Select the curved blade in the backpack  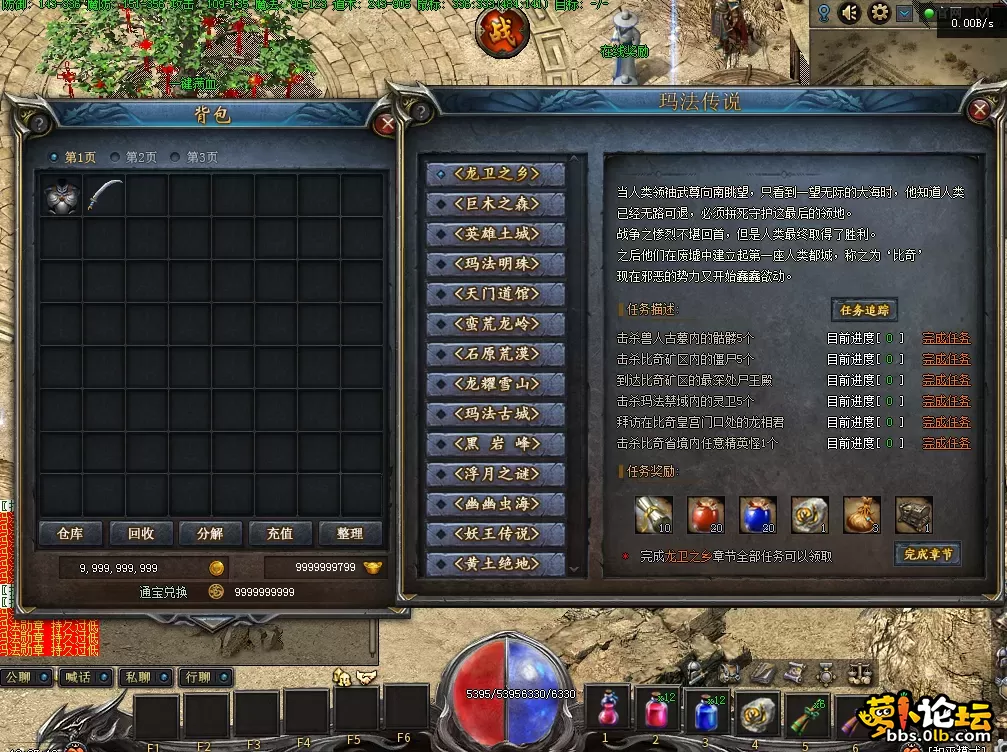point(104,194)
